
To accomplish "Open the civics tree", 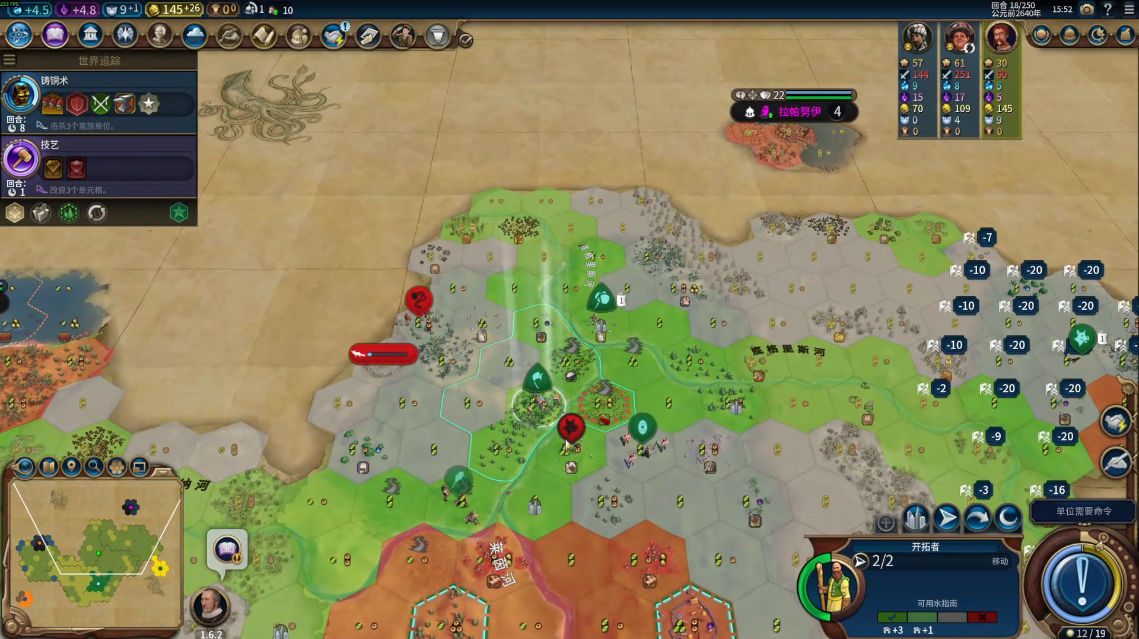I will (x=54, y=36).
